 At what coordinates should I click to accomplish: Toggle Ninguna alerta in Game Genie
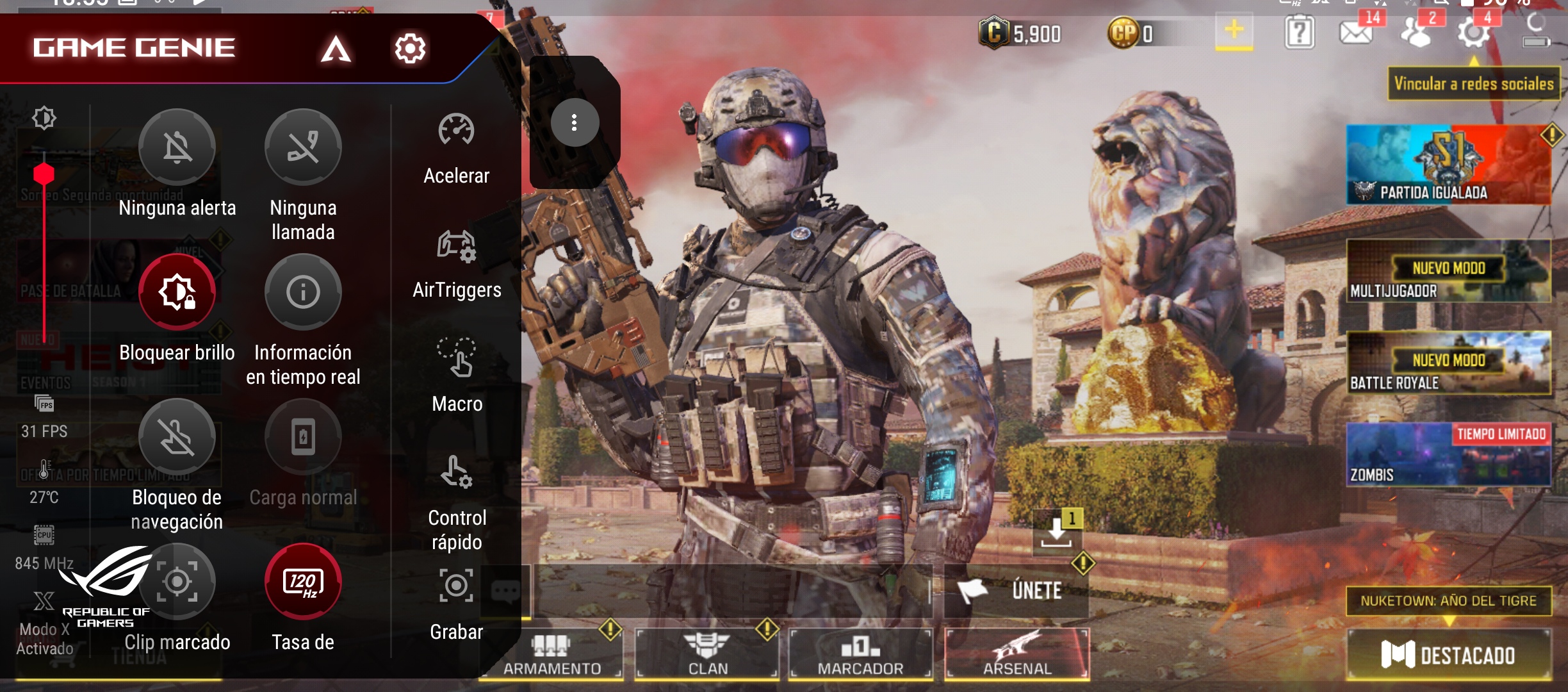pyautogui.click(x=177, y=148)
